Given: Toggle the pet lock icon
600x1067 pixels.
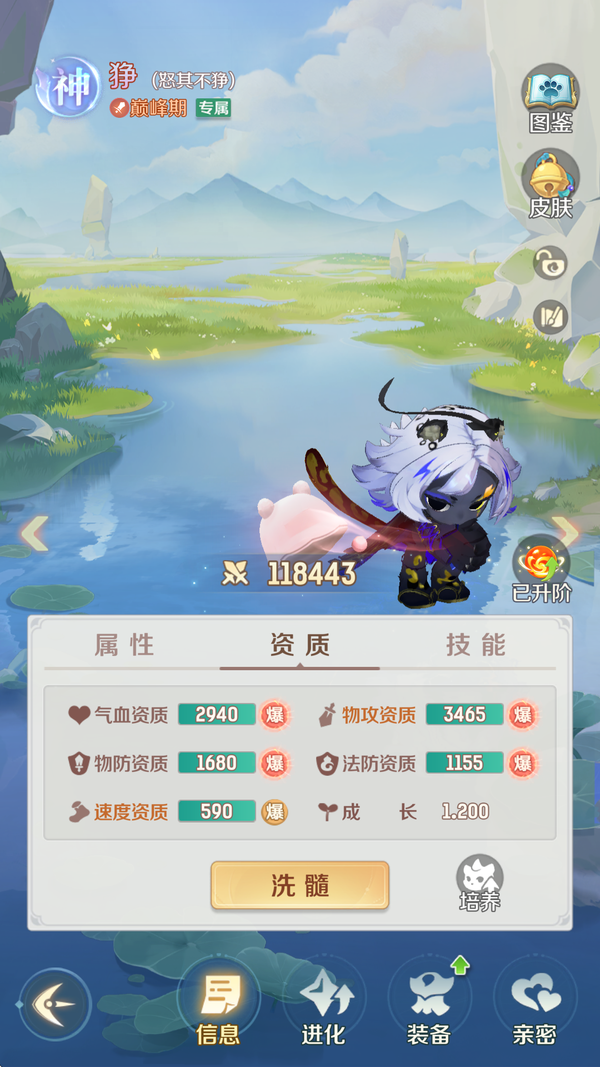Looking at the screenshot, I should pos(550,263).
